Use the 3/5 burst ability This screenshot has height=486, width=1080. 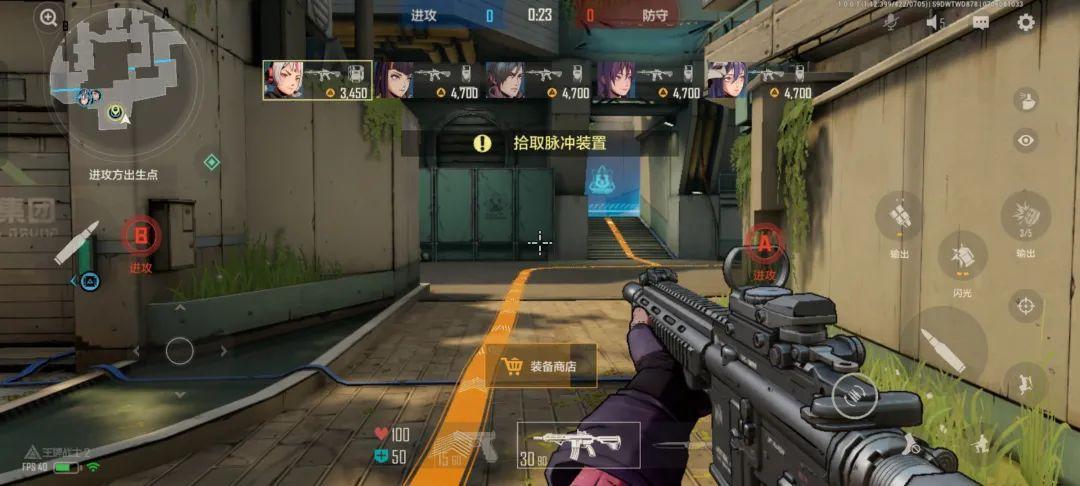pos(1025,216)
